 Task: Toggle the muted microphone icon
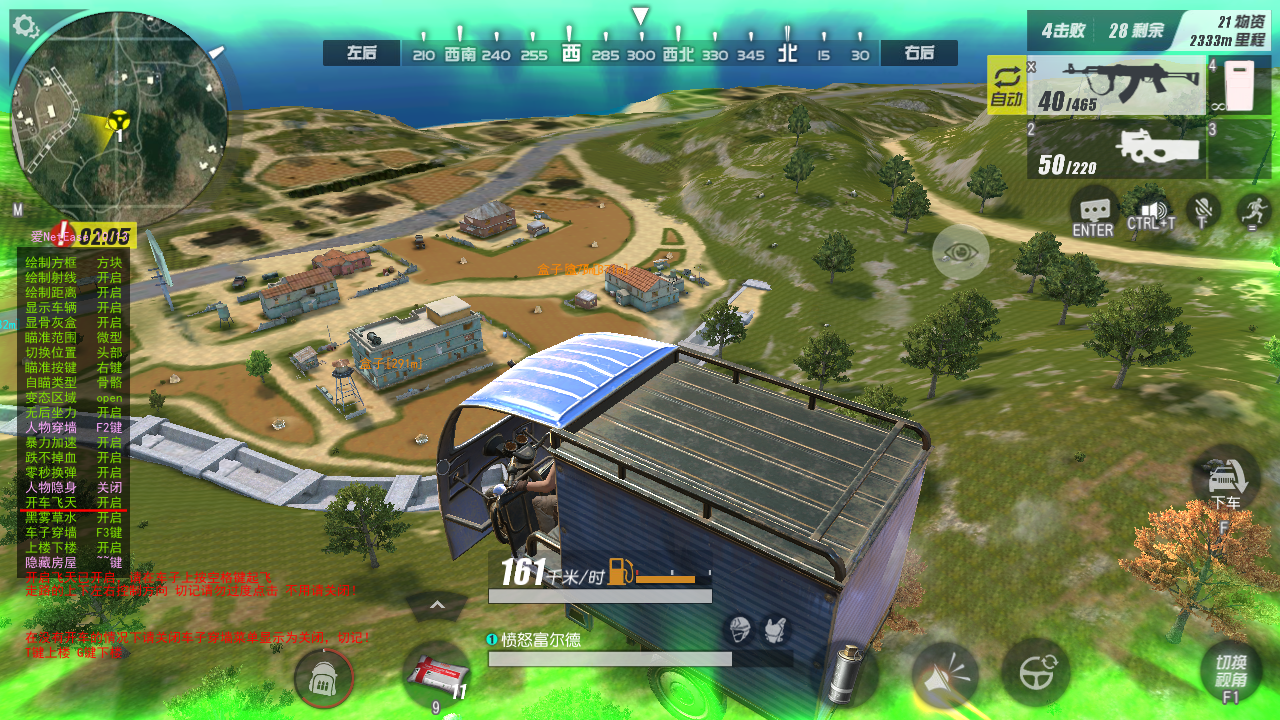pyautogui.click(x=1204, y=210)
